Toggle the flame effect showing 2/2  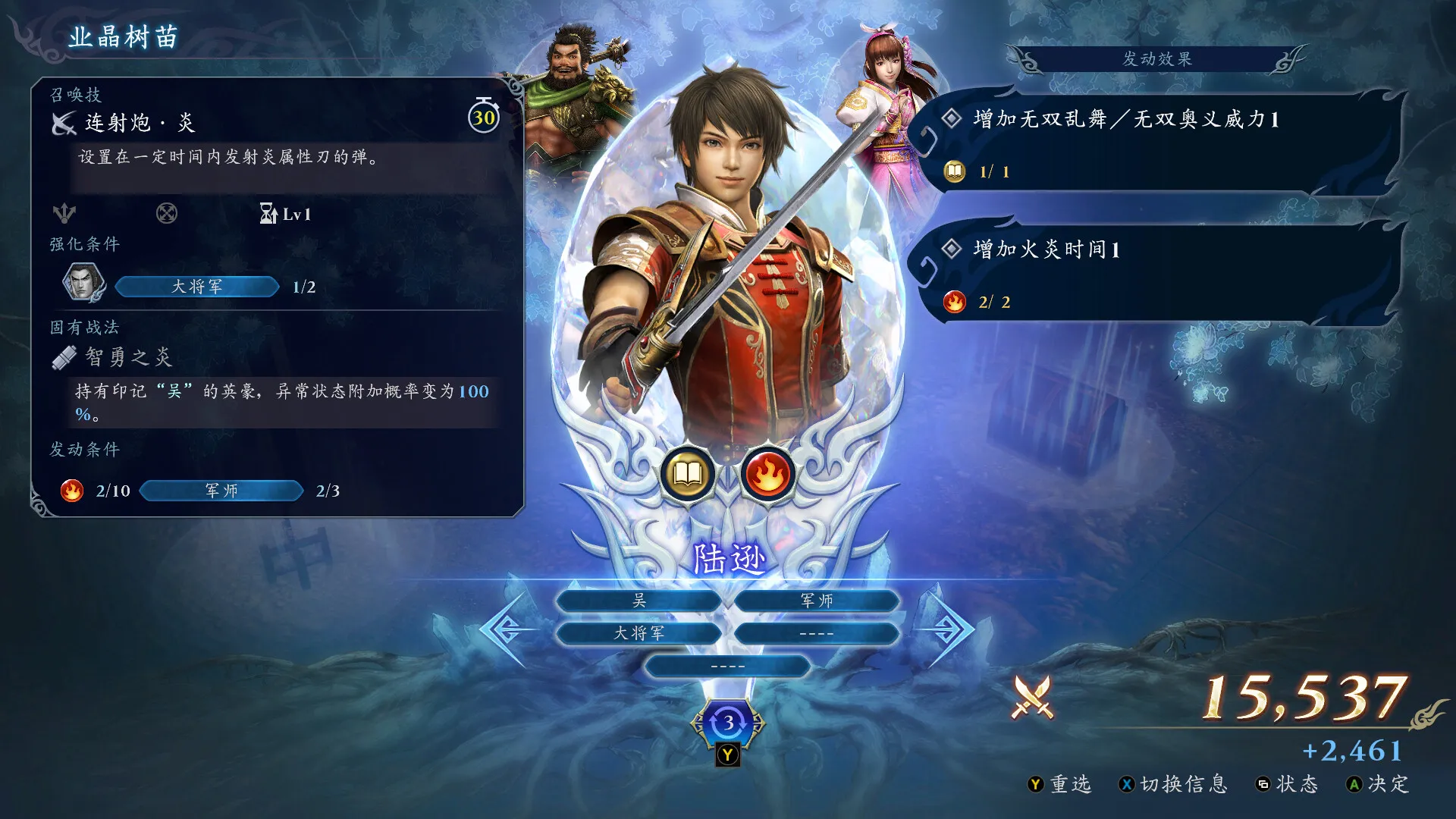[953, 302]
